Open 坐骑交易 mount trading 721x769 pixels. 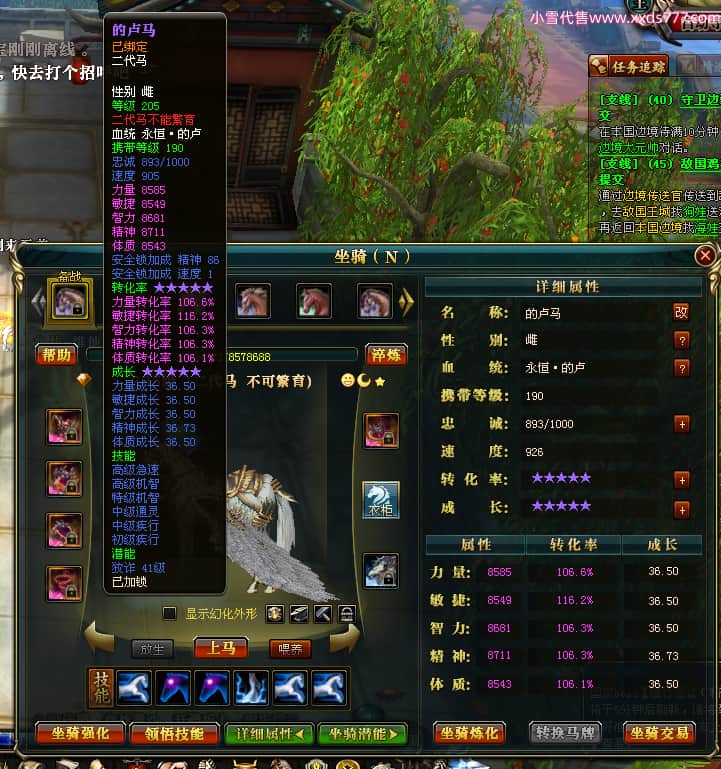pyautogui.click(x=658, y=733)
